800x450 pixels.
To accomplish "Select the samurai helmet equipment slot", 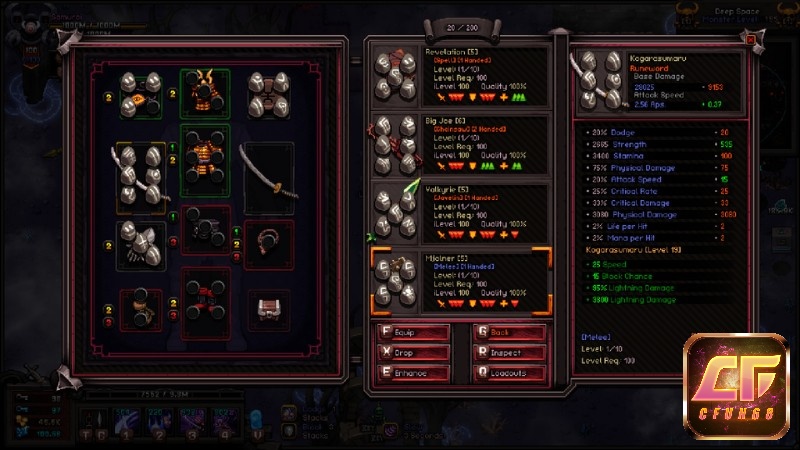I will point(205,92).
